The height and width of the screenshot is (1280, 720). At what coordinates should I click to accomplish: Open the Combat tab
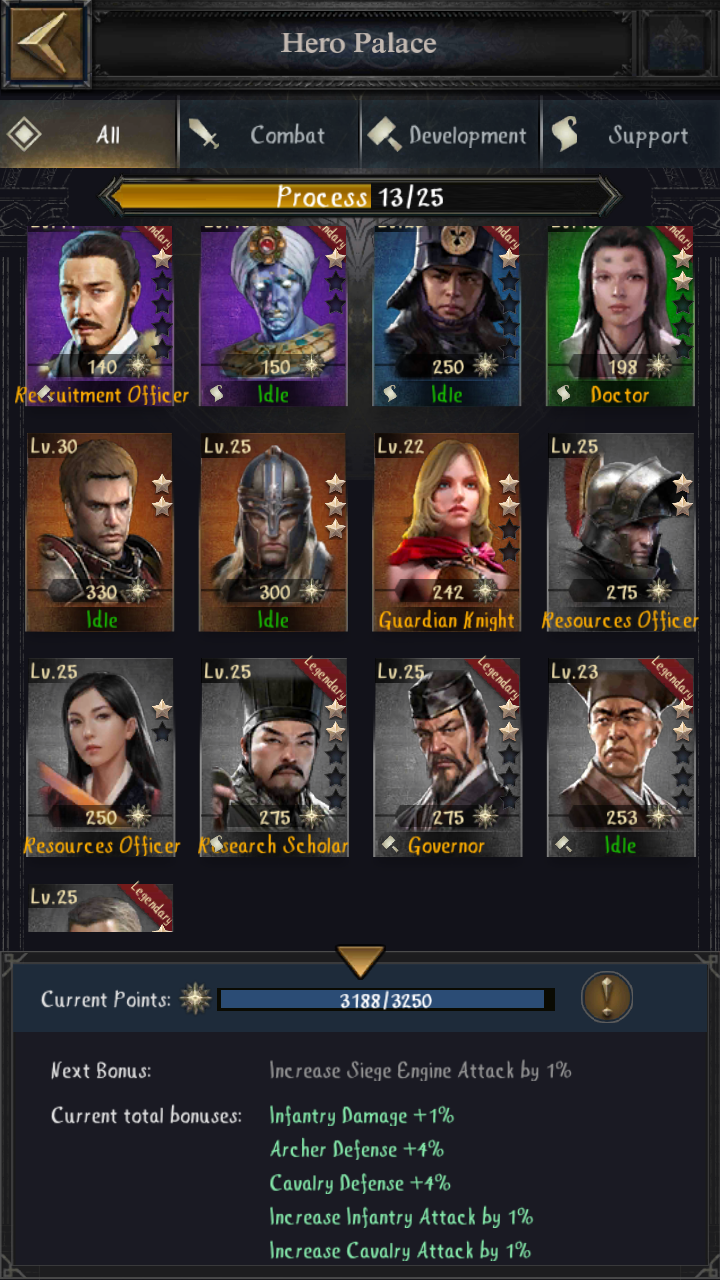coord(268,135)
